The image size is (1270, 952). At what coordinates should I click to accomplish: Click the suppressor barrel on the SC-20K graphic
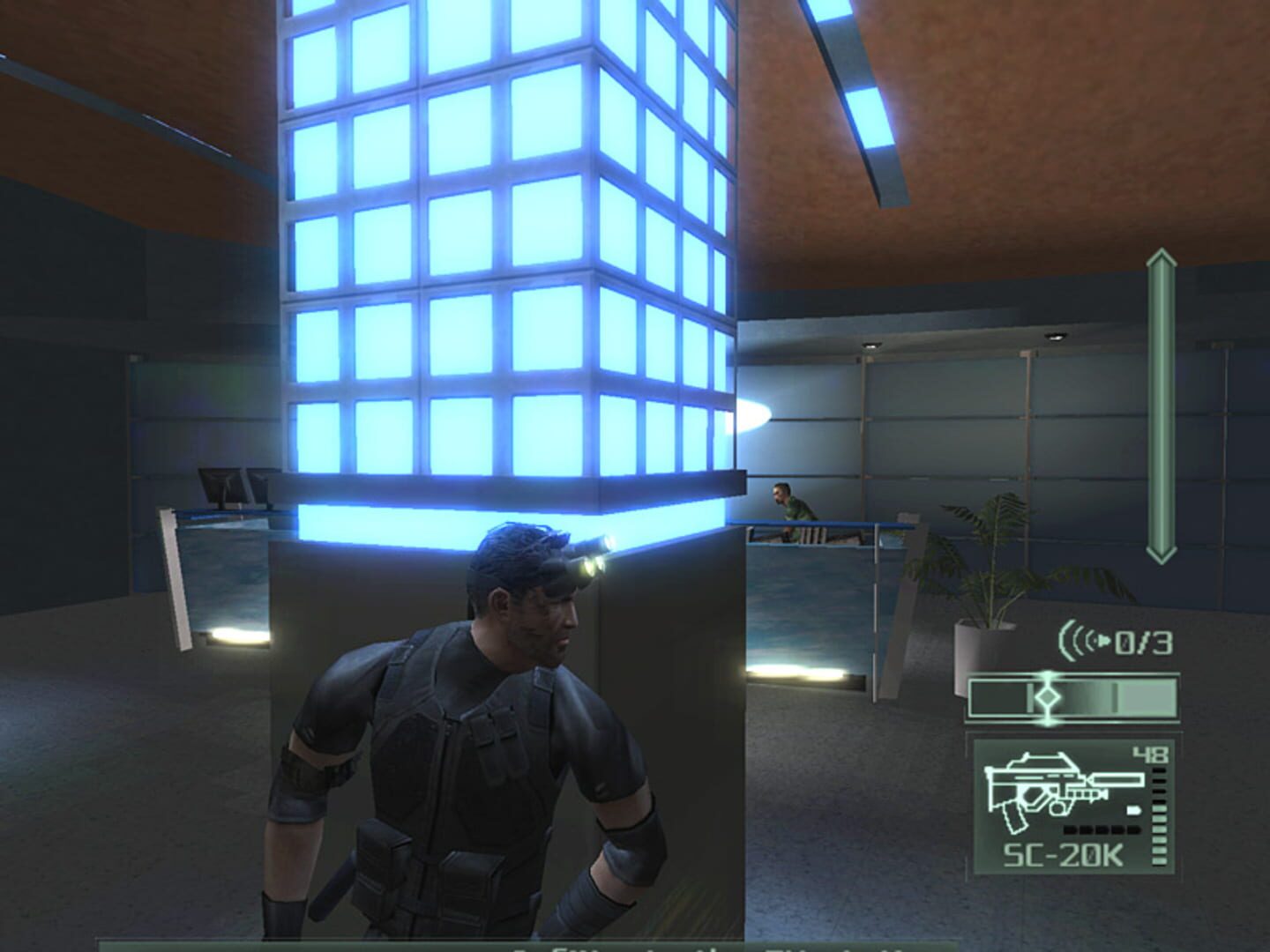[x=1116, y=779]
